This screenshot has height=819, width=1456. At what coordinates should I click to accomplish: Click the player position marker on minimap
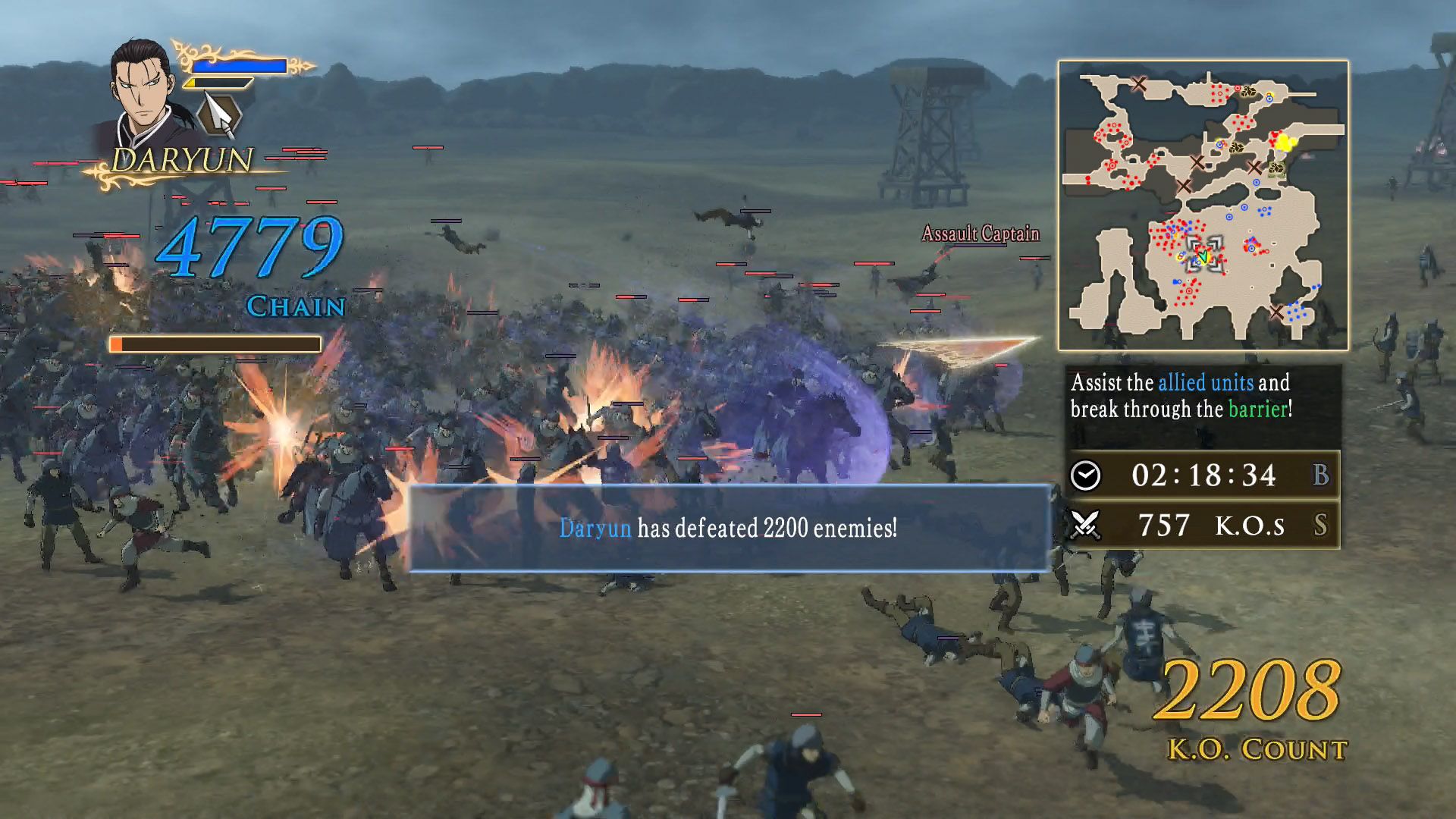(1203, 256)
